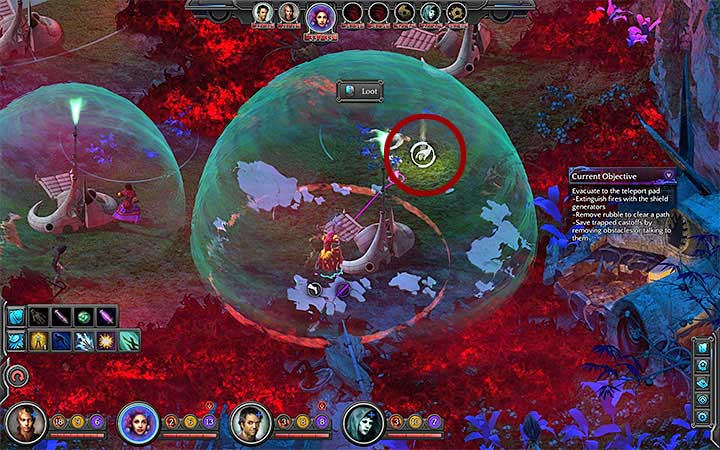Image resolution: width=720 pixels, height=450 pixels.
Task: Click the Loot button
Action: point(360,91)
